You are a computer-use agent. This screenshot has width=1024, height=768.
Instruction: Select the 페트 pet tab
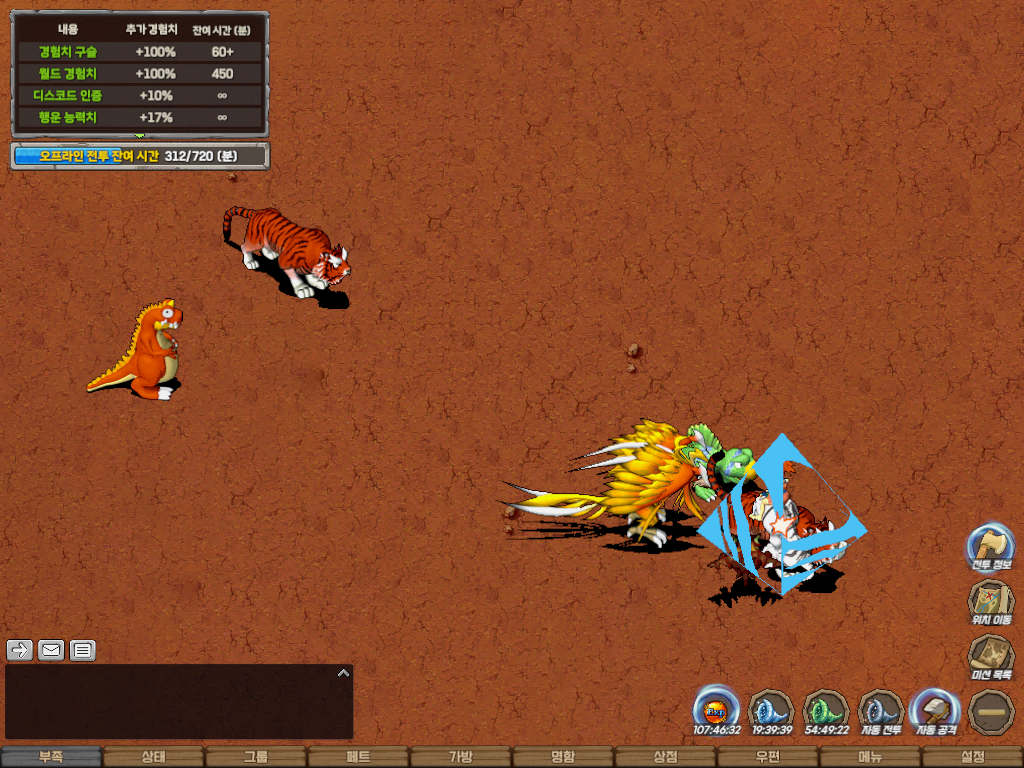358,757
